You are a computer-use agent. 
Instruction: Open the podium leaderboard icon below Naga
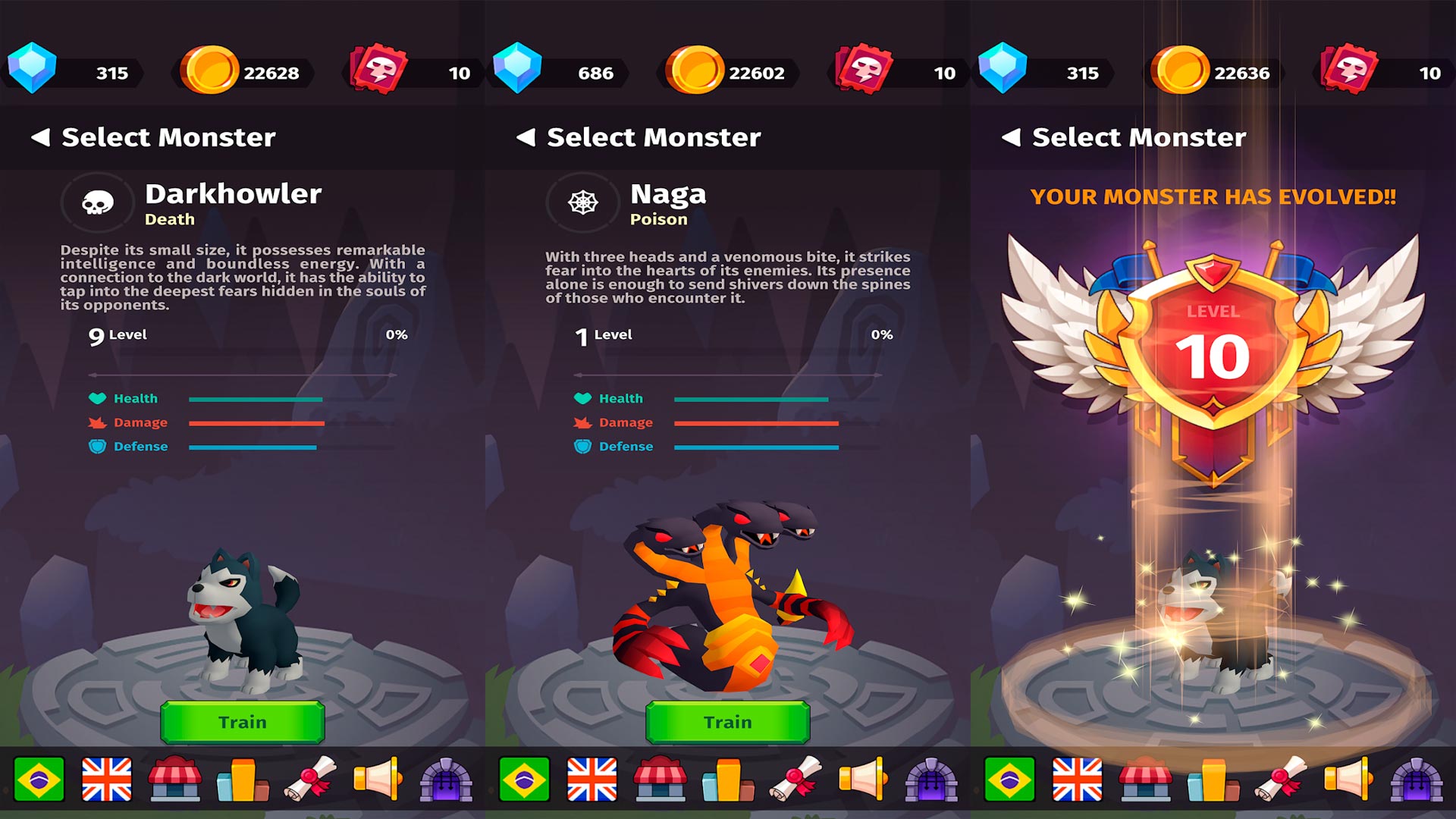point(728,779)
